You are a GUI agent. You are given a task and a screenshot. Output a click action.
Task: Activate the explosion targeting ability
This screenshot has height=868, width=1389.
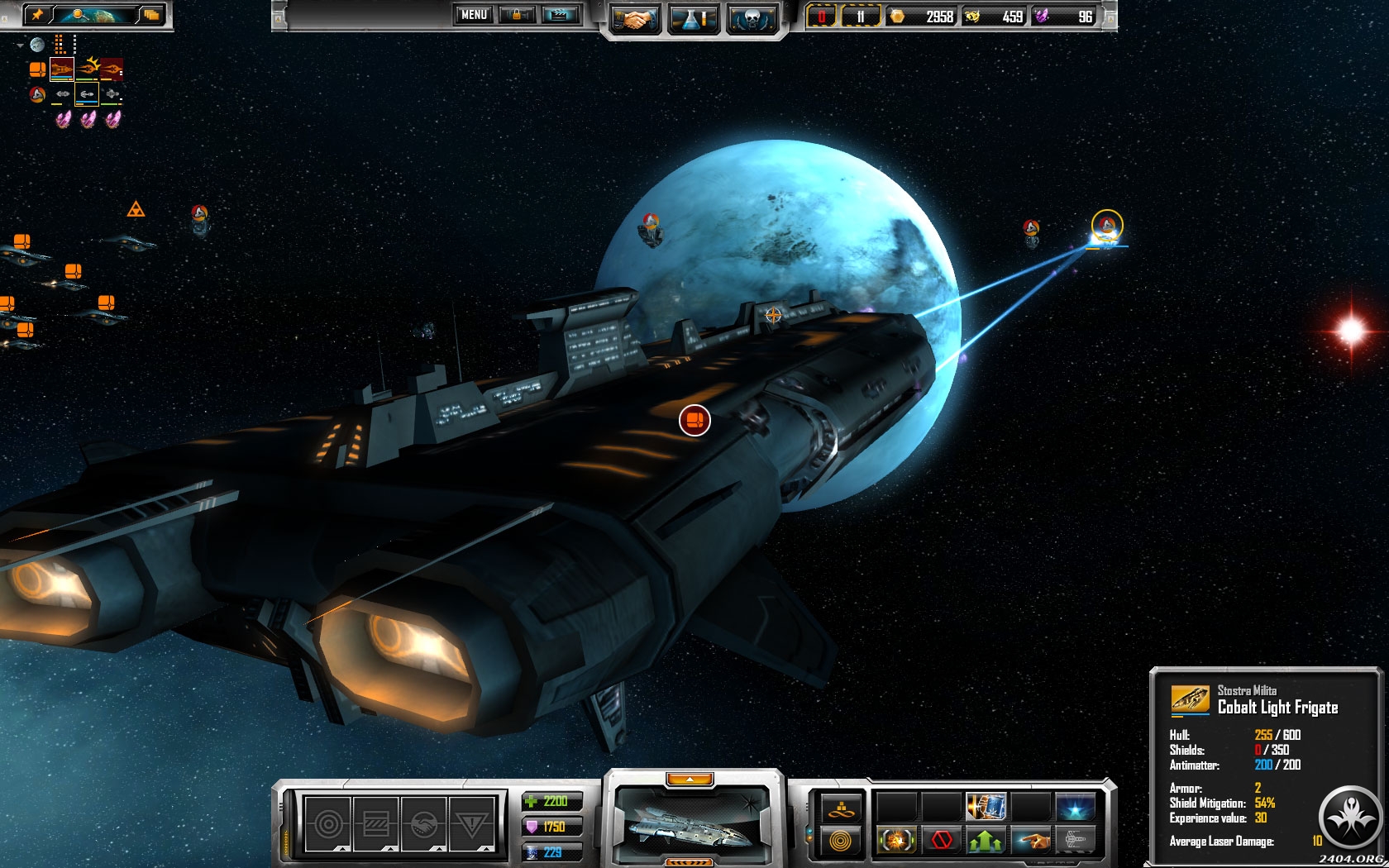pos(895,841)
